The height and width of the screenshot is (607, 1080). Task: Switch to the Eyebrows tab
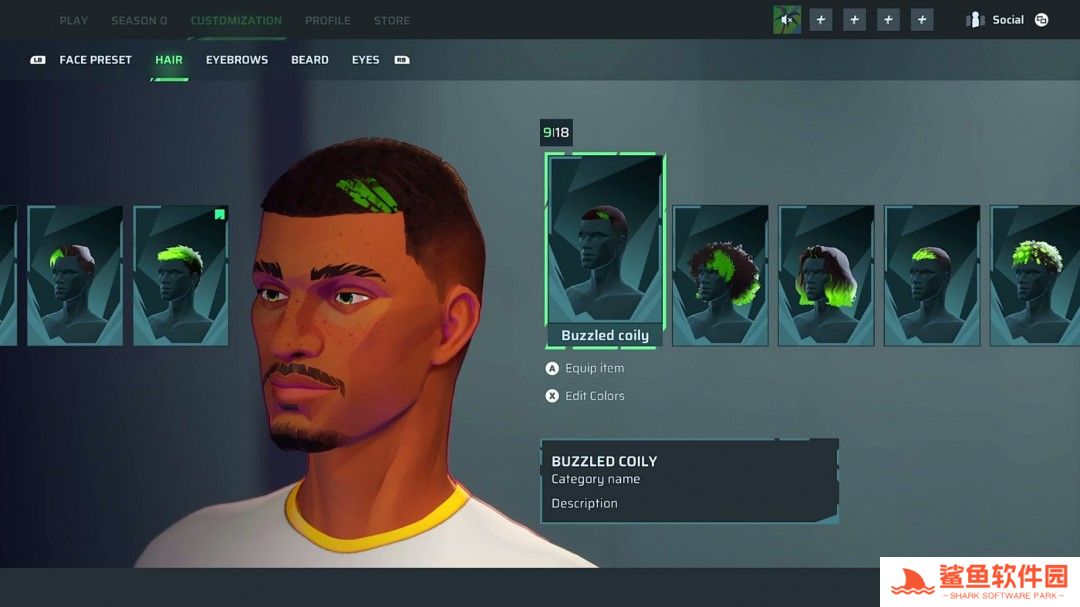237,60
